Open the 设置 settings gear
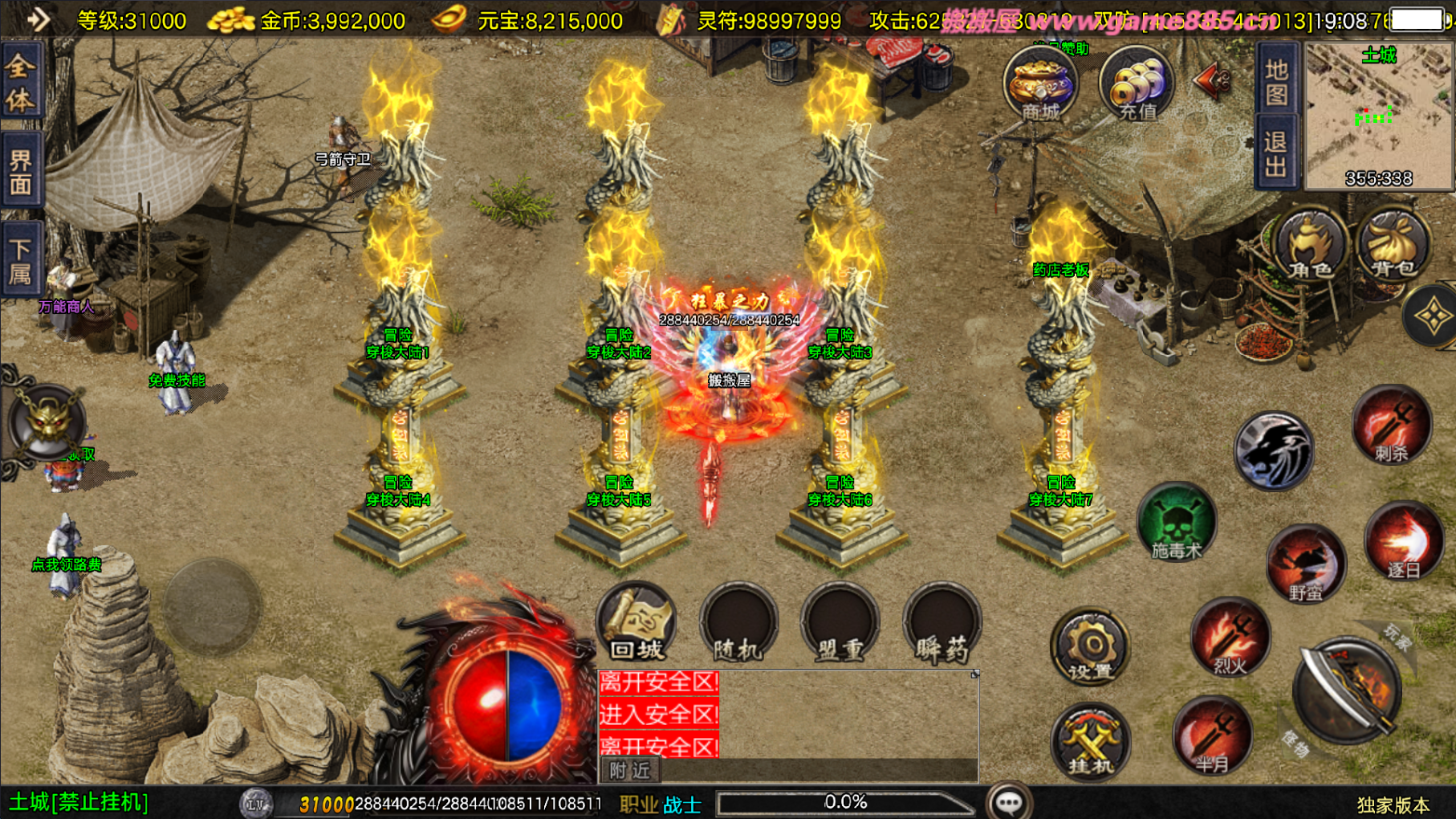The image size is (1456, 819). pos(1090,647)
